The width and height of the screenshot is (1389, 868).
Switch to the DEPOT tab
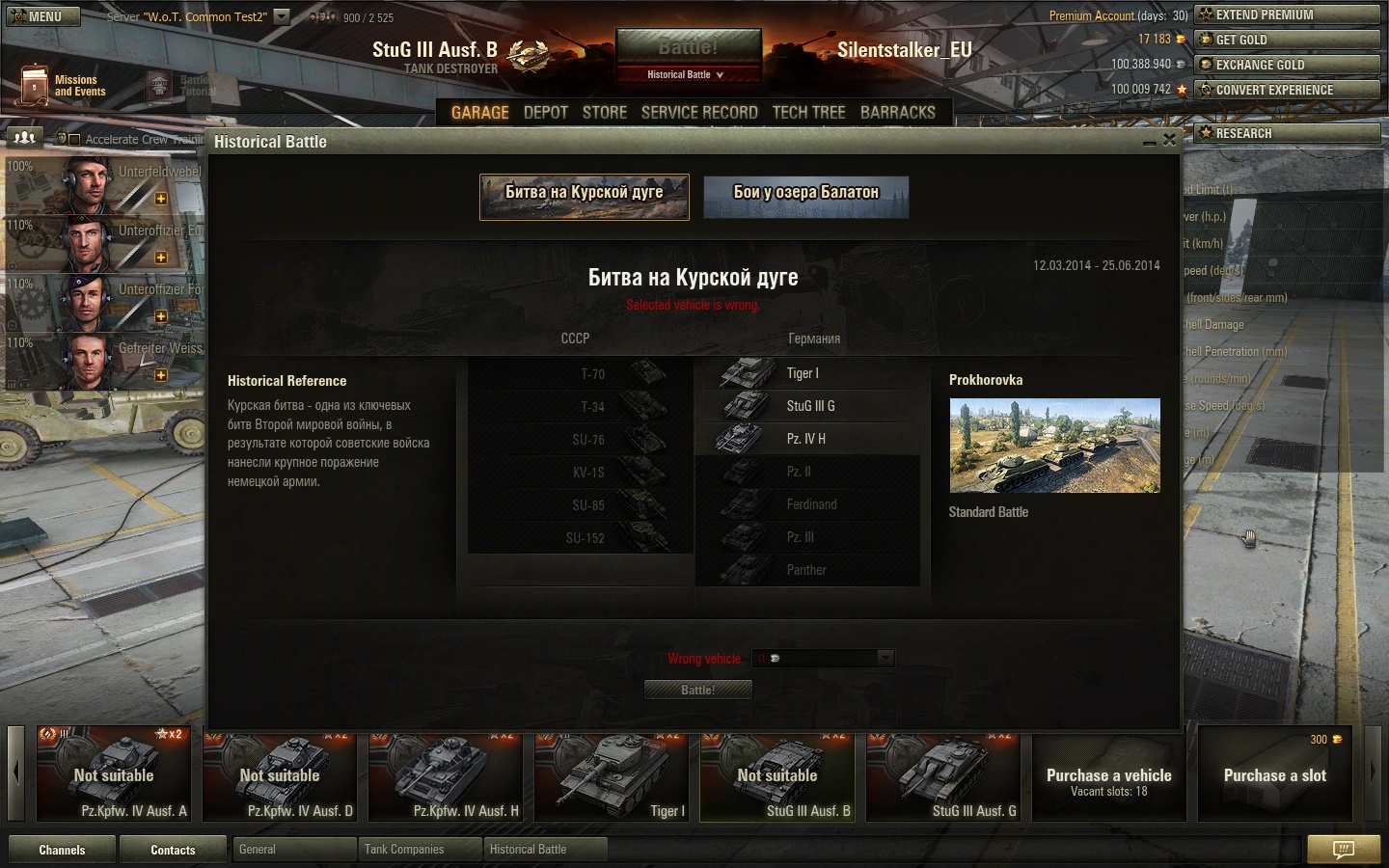tap(545, 113)
